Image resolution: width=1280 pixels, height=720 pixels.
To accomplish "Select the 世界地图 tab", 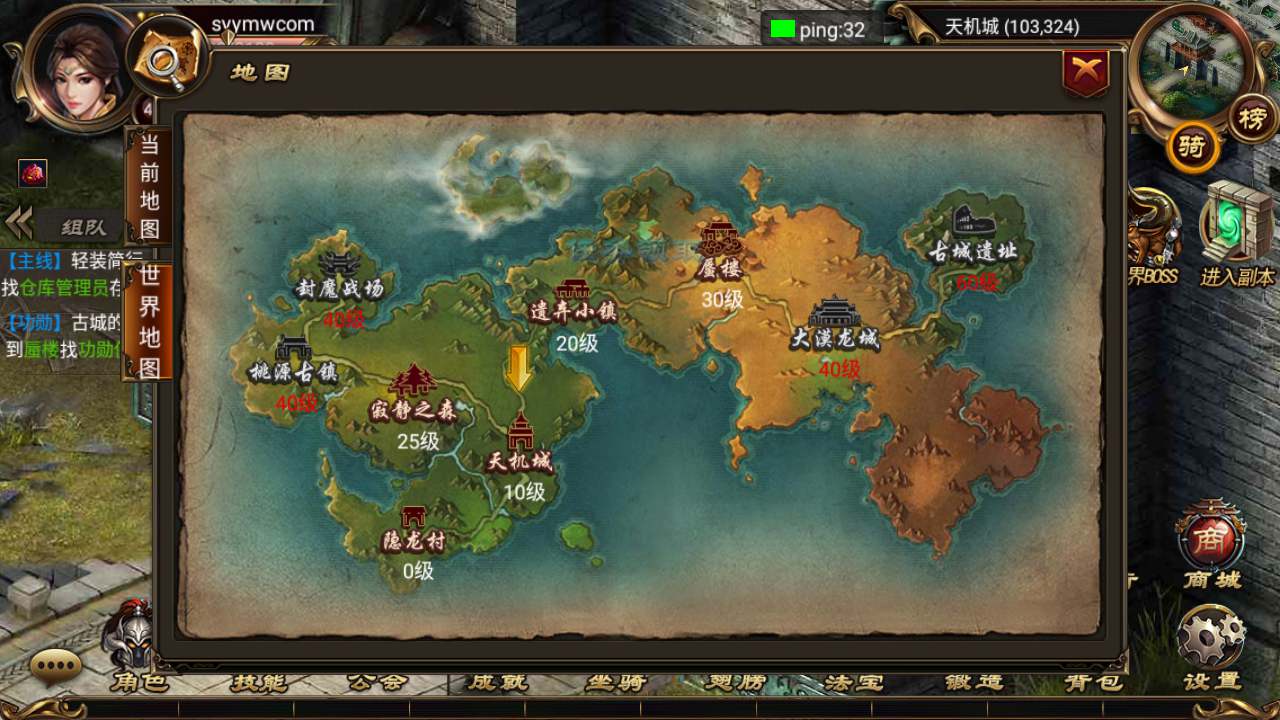I will pos(149,322).
